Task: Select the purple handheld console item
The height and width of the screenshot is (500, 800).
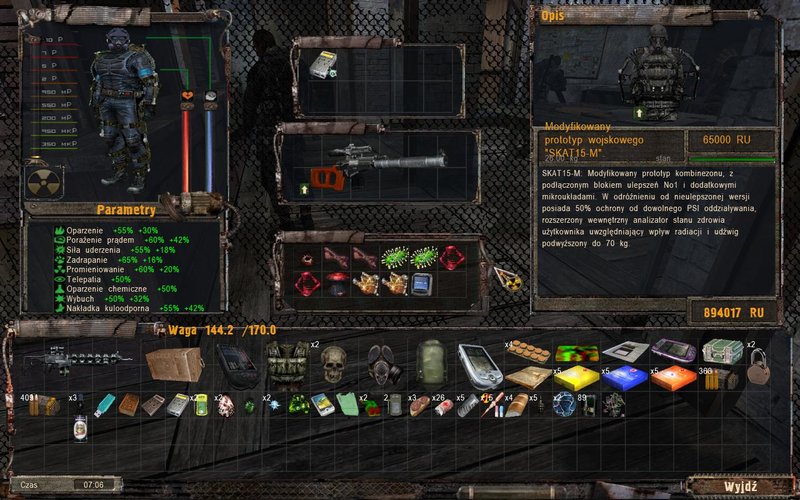Action: tap(672, 352)
